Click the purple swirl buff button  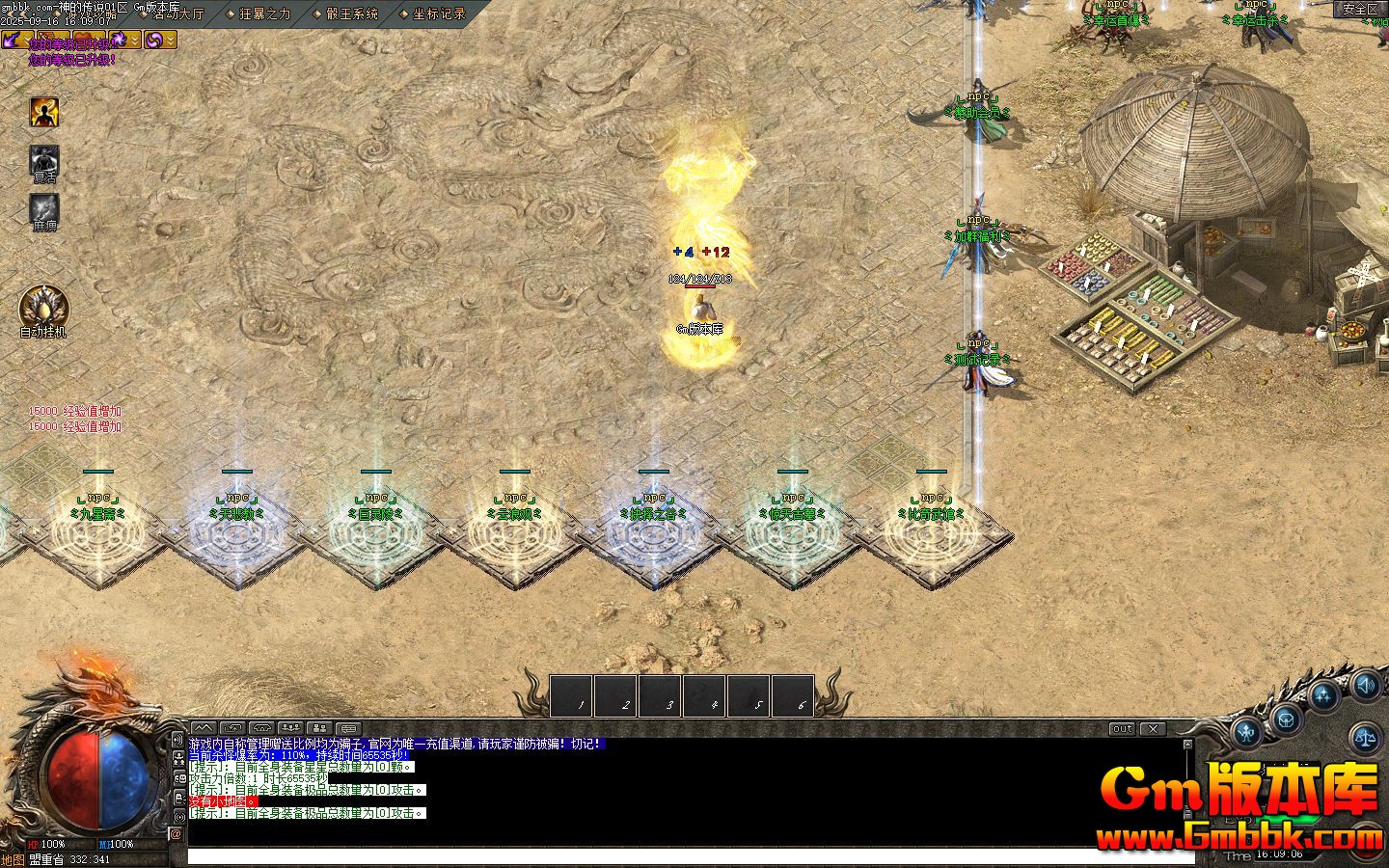152,40
